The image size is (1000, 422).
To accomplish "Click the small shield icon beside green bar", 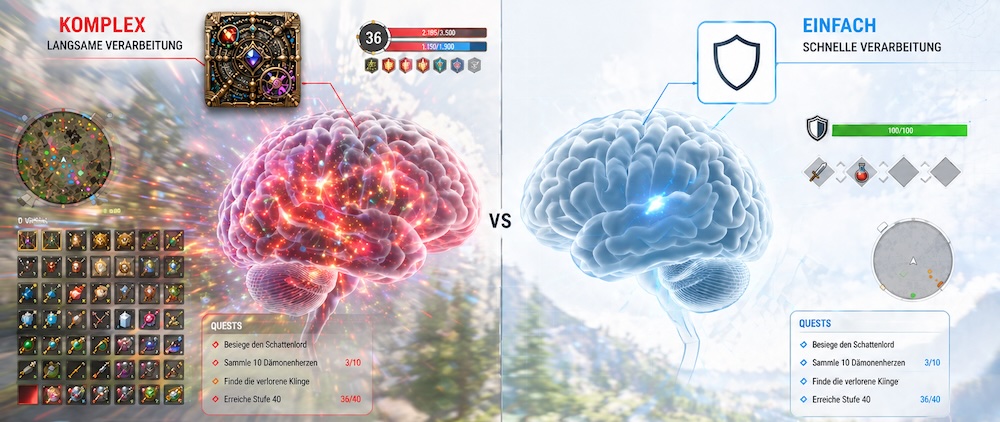I will (x=816, y=129).
